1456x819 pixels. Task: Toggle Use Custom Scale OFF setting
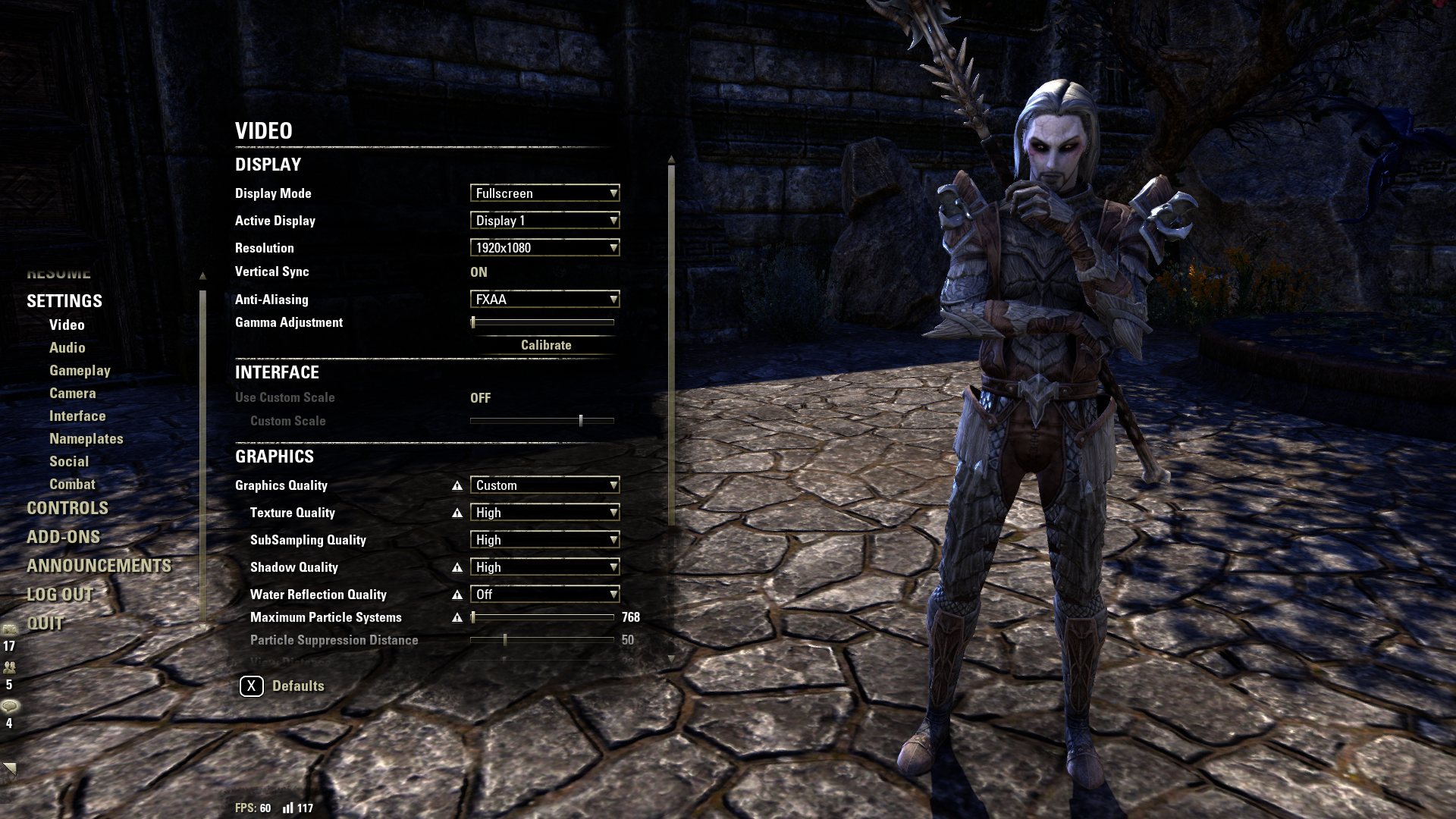(x=480, y=398)
